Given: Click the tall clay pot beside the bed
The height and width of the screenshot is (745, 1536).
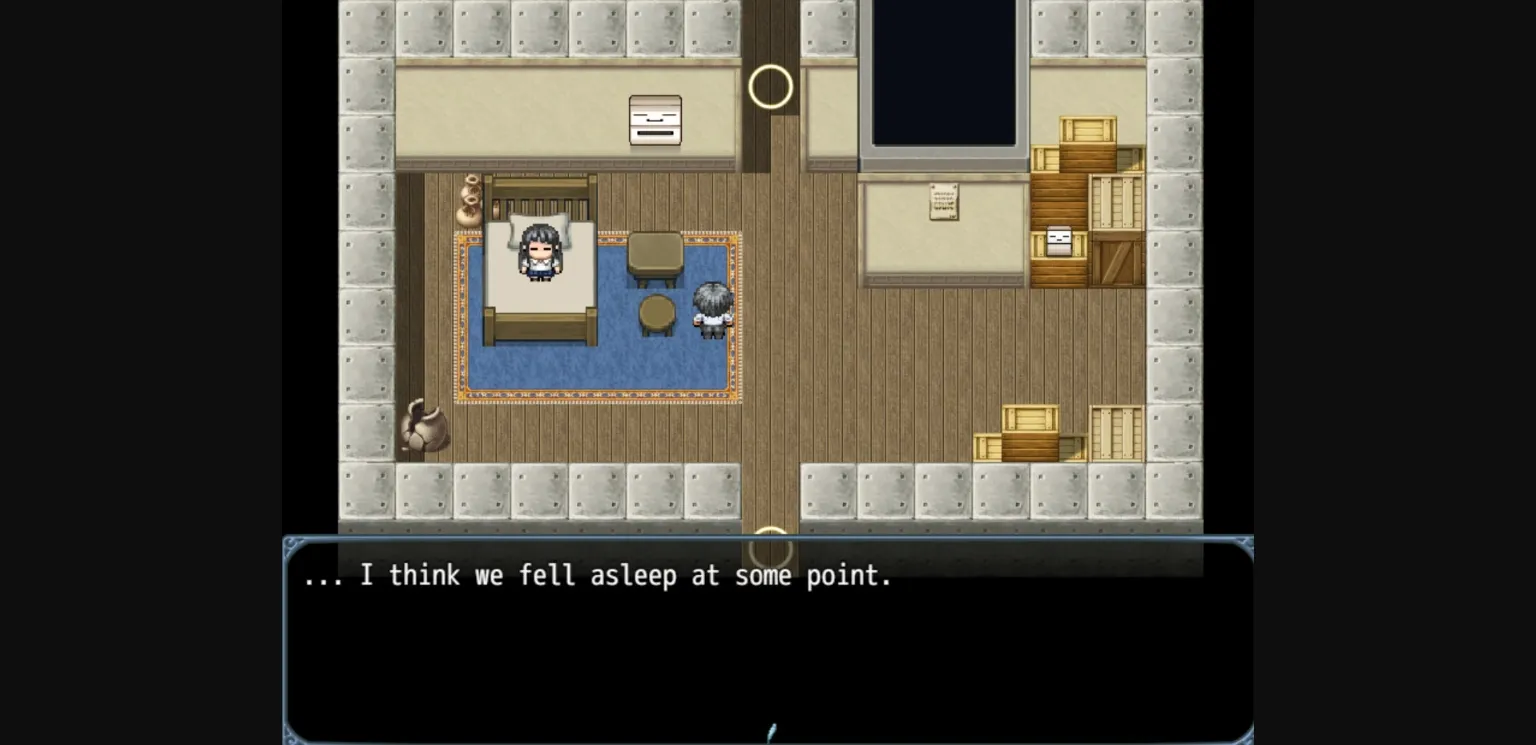Looking at the screenshot, I should click(470, 200).
